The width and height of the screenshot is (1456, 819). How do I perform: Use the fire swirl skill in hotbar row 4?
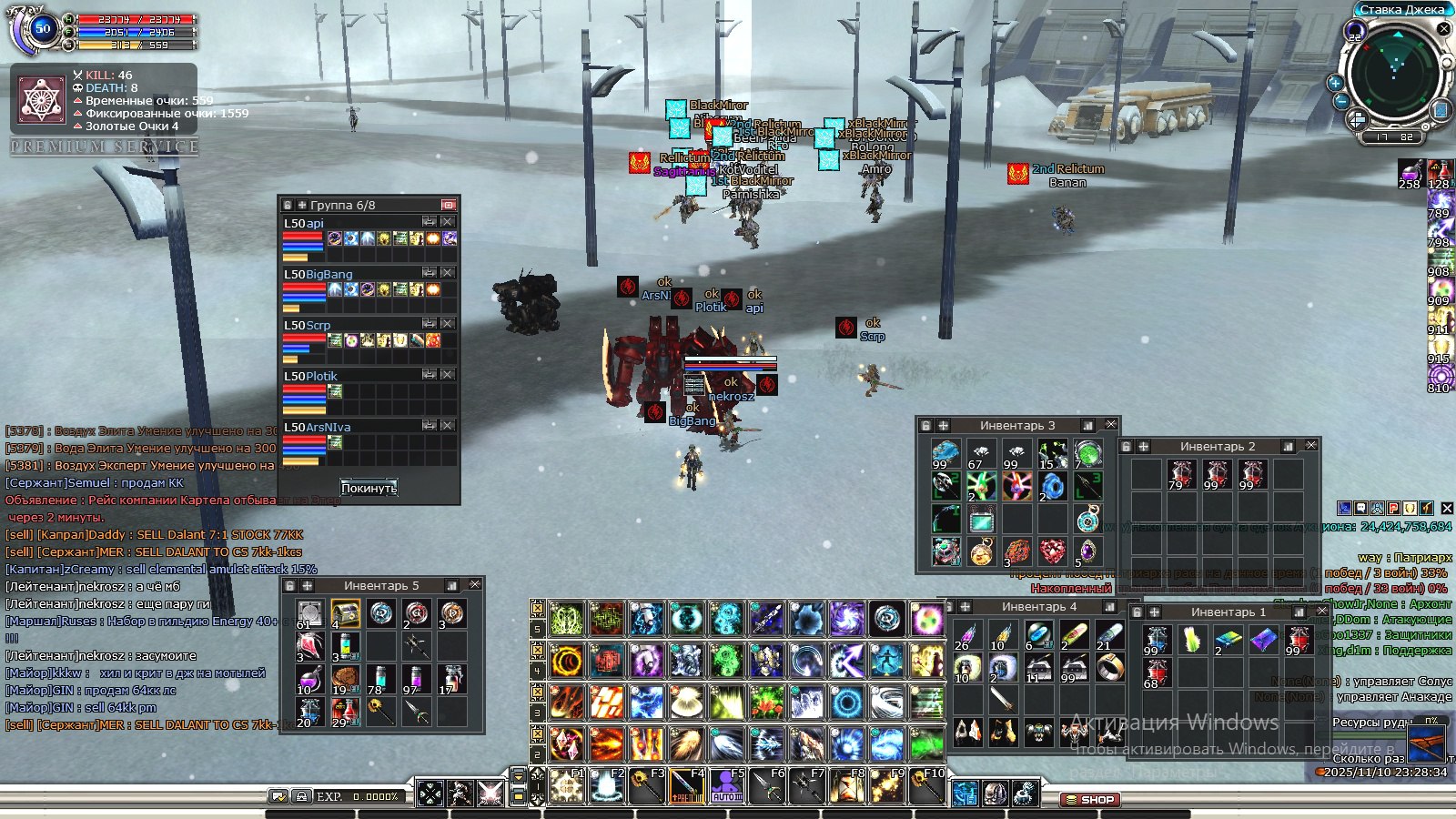coord(566,662)
